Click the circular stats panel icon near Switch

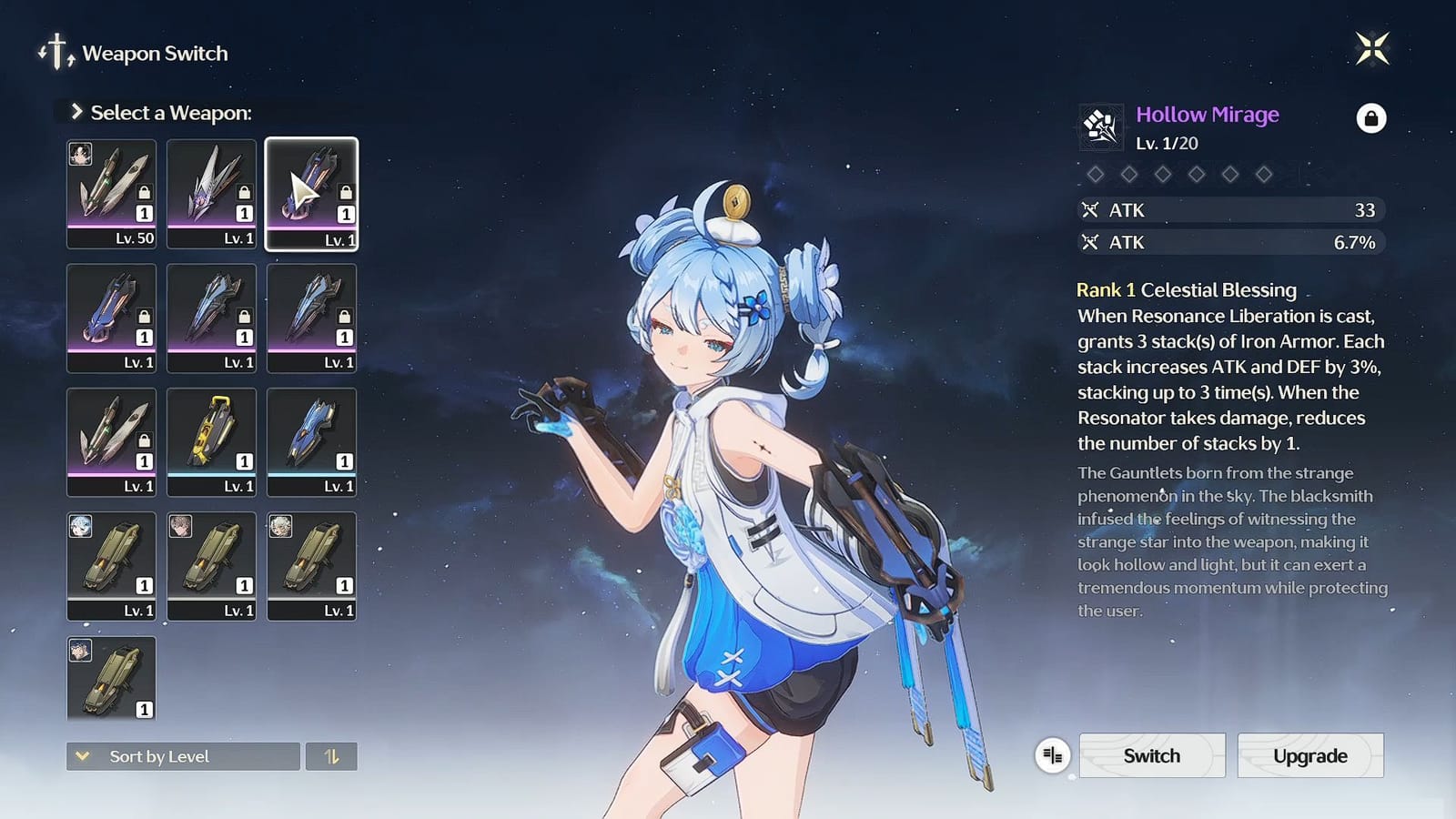point(1053,755)
